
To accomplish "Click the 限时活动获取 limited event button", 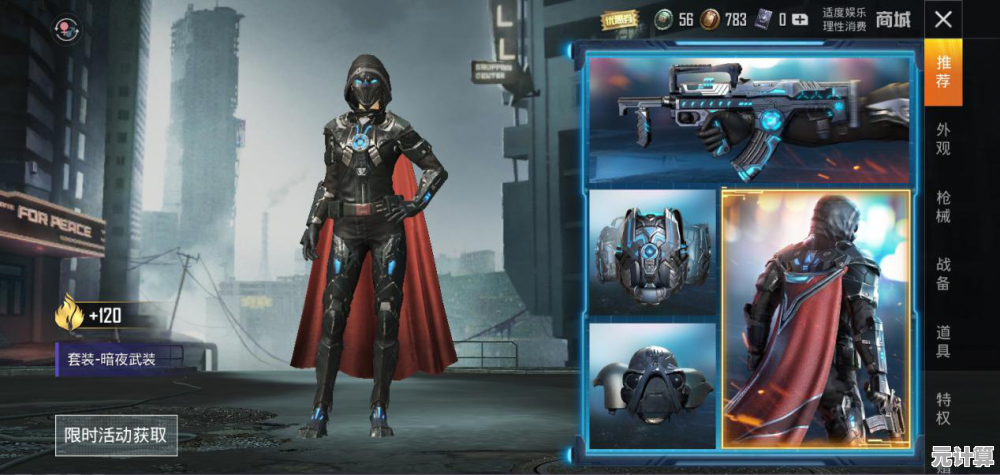I will (116, 435).
